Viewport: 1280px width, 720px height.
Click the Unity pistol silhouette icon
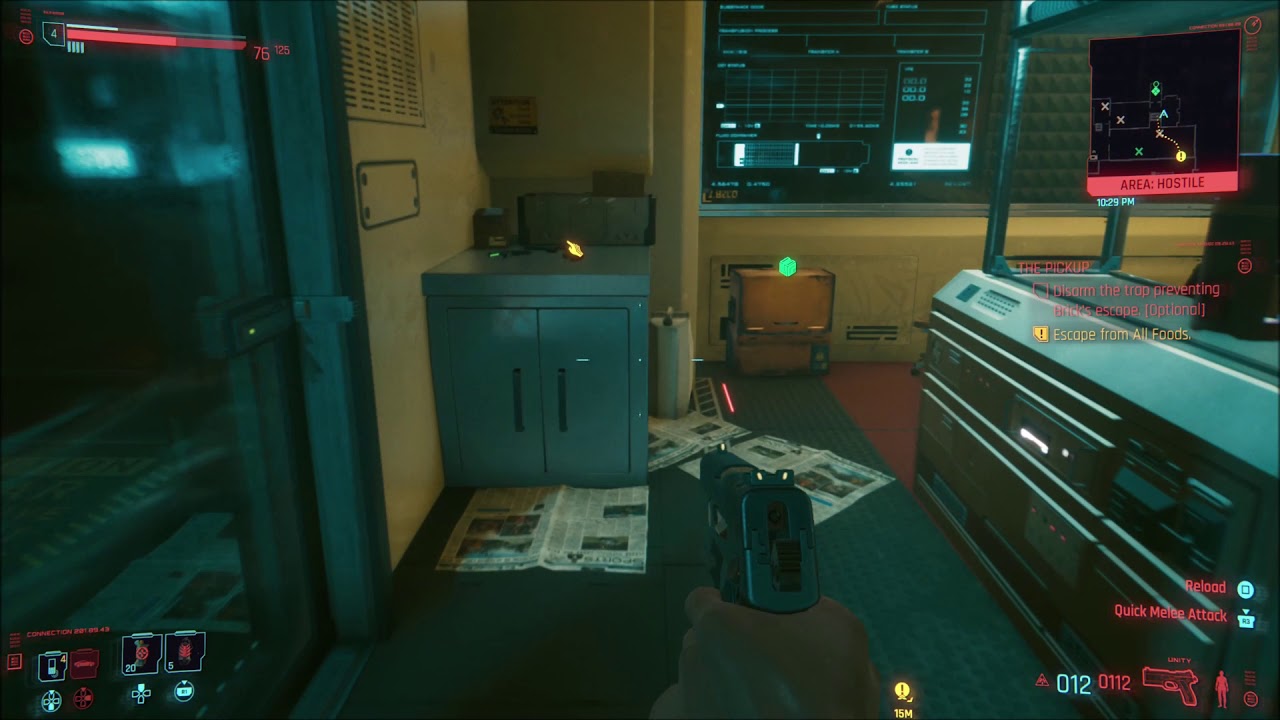point(1170,685)
